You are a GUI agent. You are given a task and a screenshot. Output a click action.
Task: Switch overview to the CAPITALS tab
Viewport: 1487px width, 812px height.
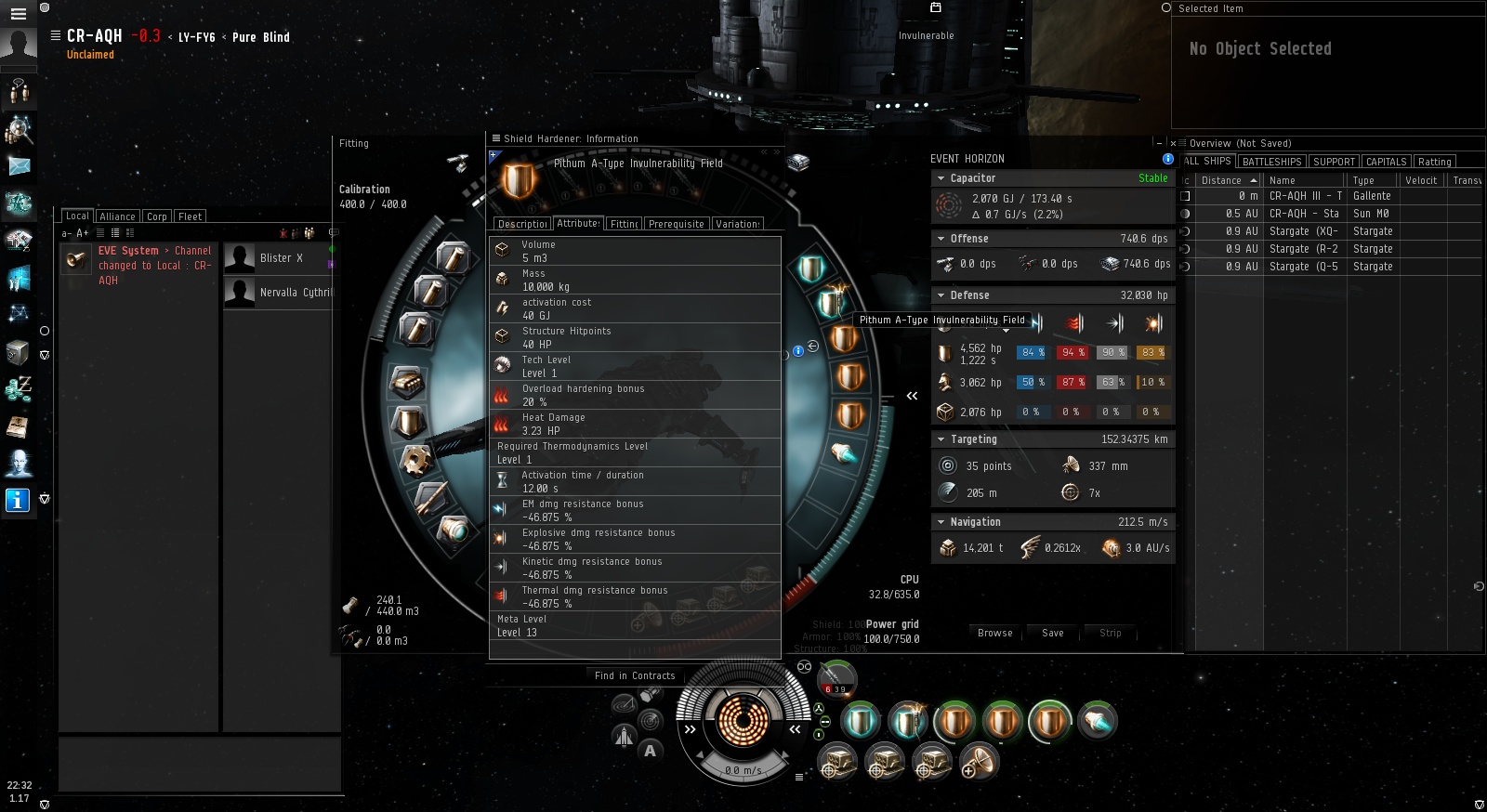[1386, 162]
